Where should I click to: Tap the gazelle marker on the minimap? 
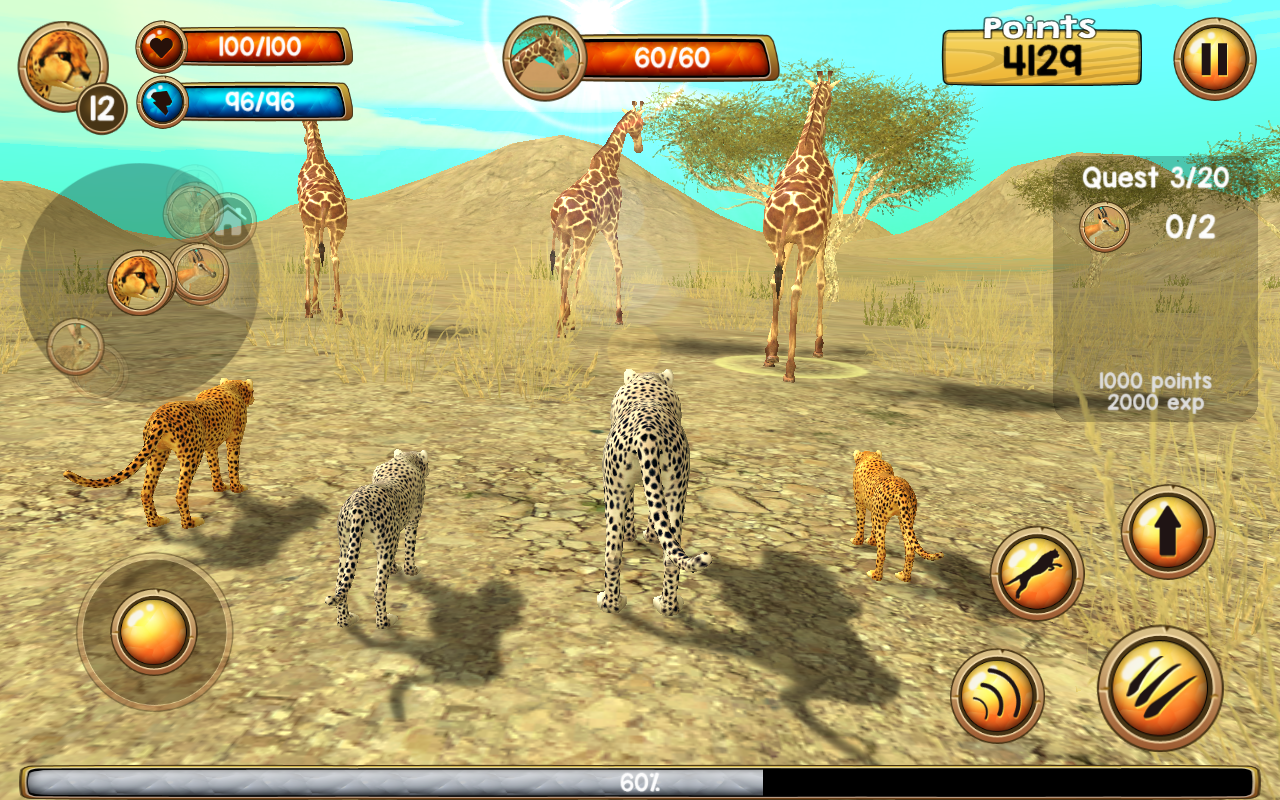199,273
